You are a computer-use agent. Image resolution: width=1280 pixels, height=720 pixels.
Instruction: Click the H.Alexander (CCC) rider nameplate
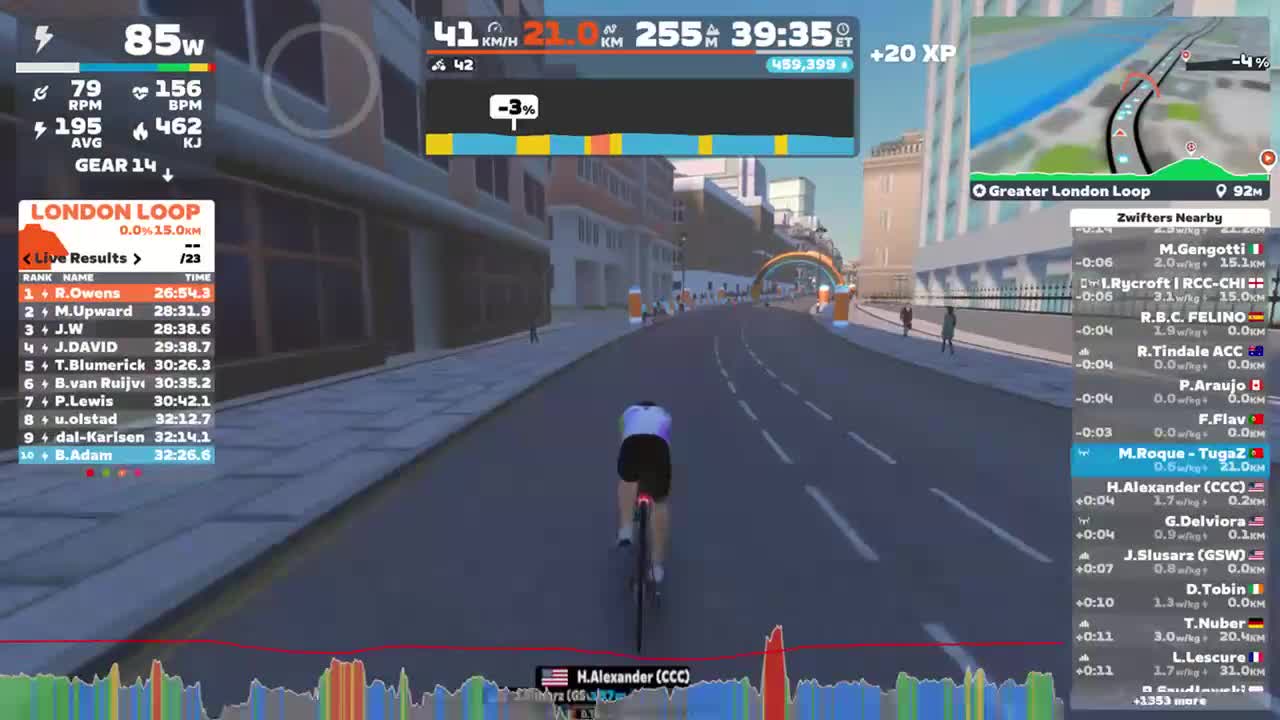pyautogui.click(x=614, y=677)
